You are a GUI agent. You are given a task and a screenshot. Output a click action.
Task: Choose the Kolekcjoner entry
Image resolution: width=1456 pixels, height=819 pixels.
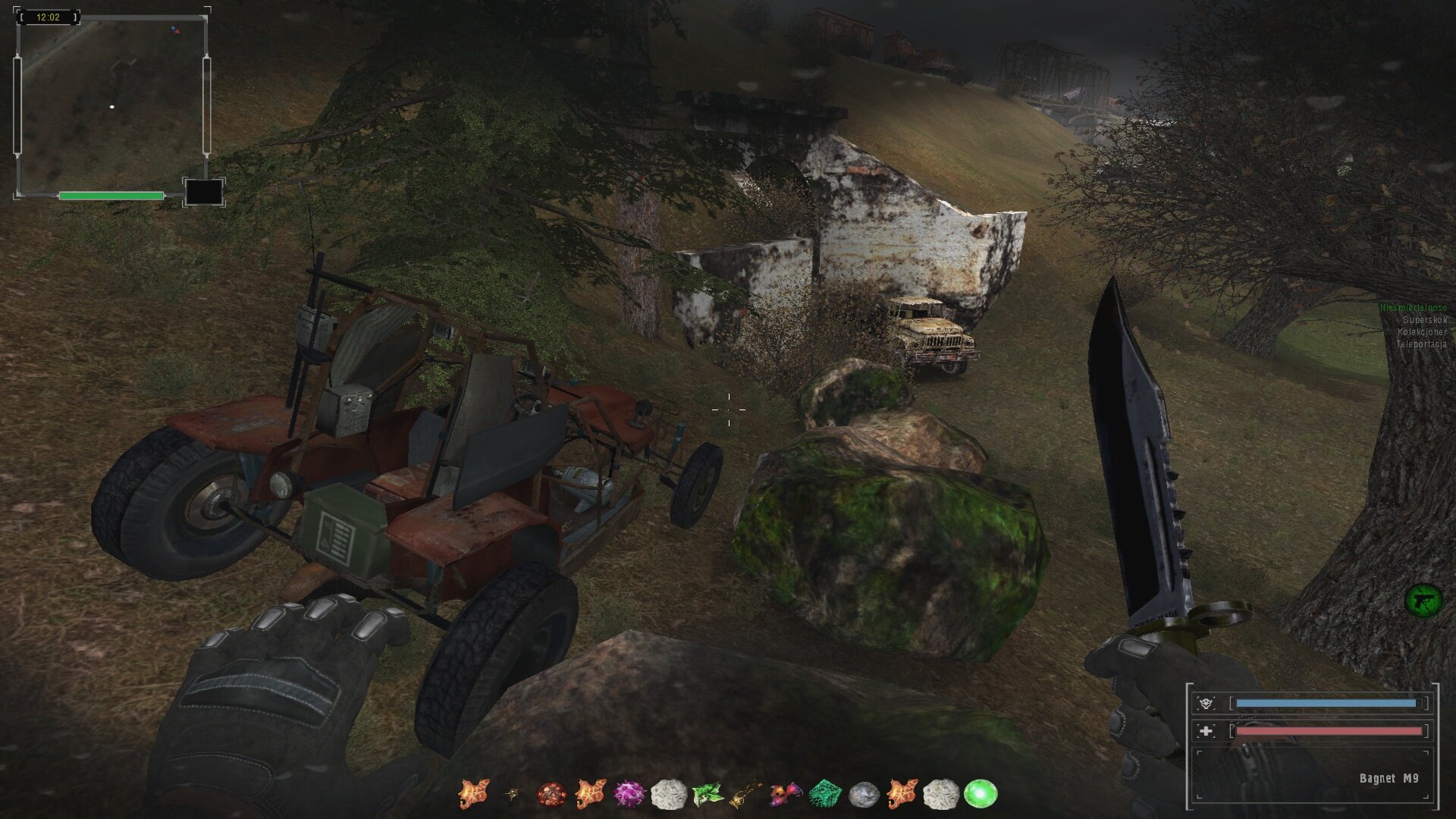1422,332
